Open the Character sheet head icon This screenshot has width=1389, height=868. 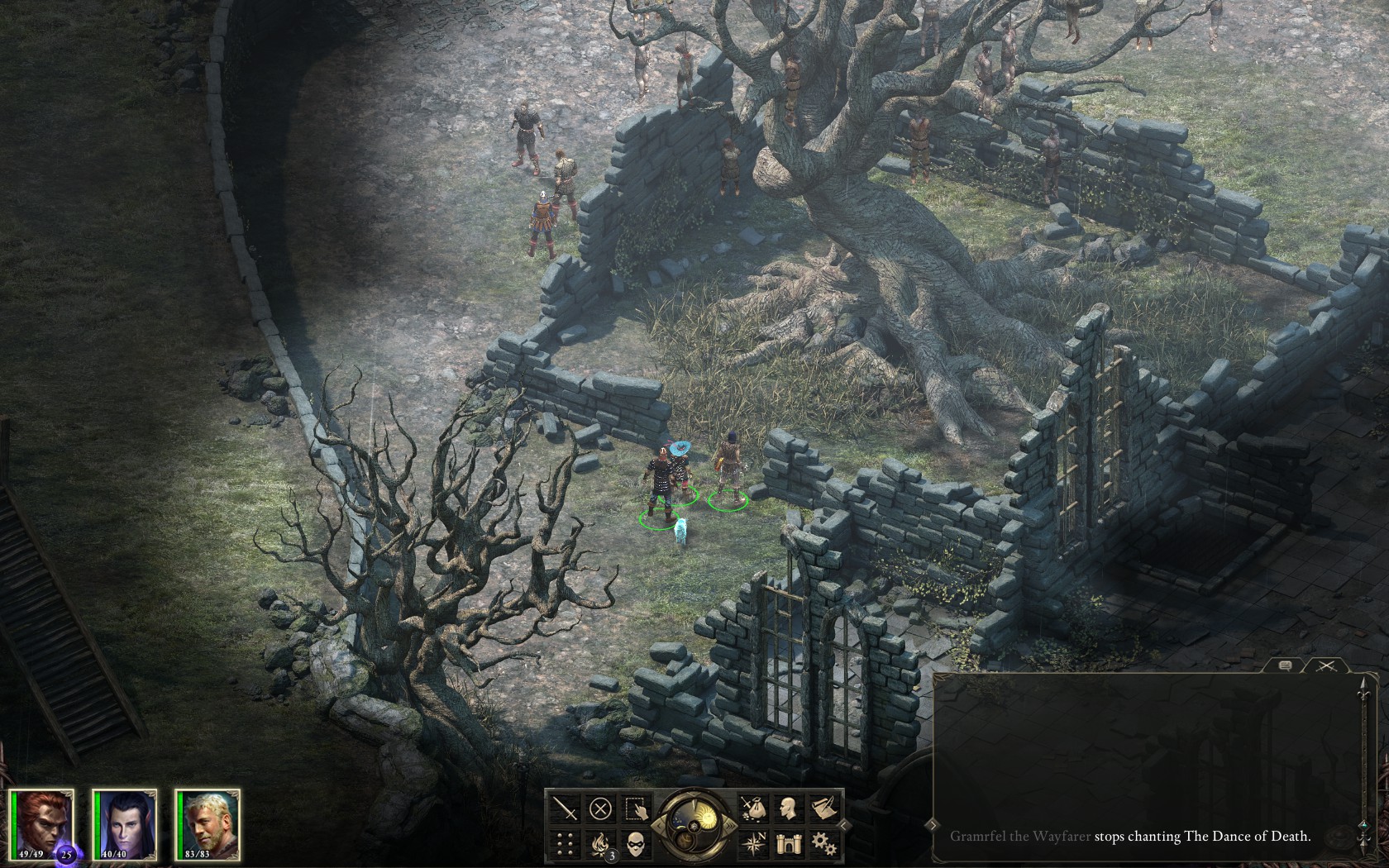pyautogui.click(x=788, y=808)
